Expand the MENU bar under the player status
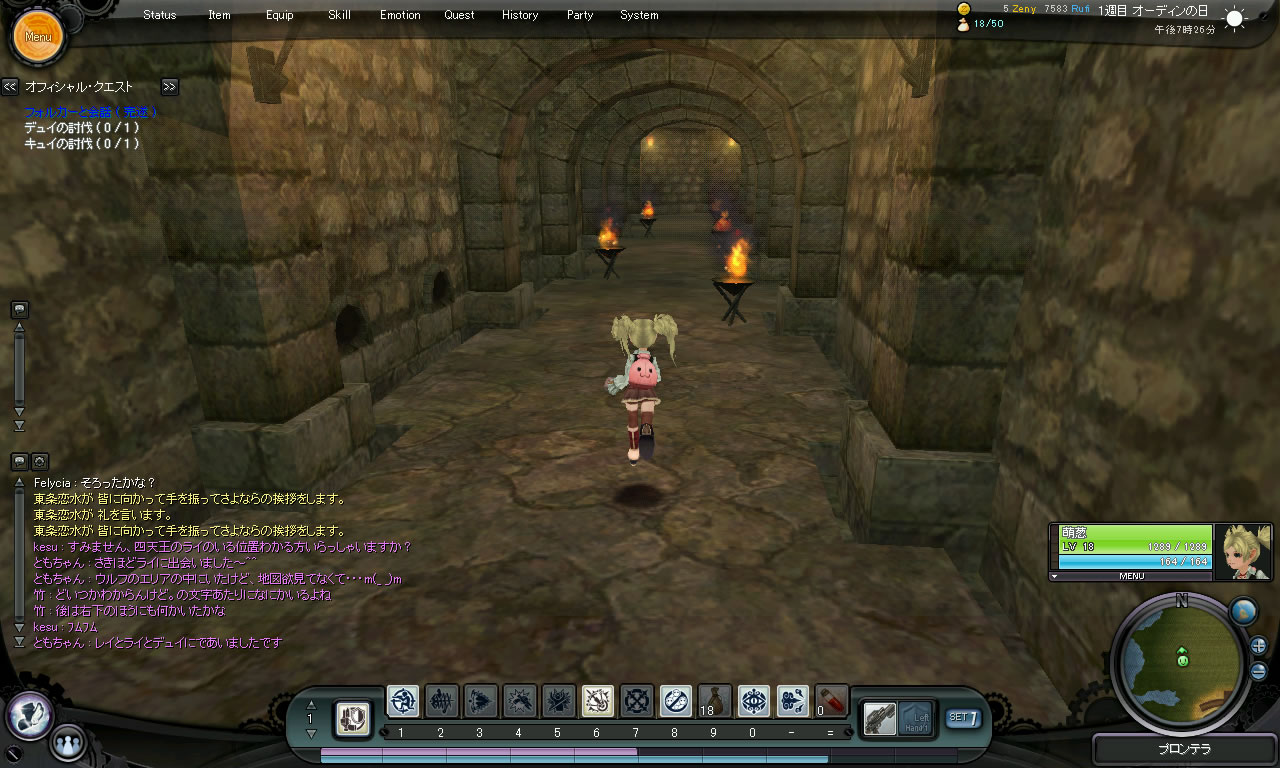 coord(1131,576)
